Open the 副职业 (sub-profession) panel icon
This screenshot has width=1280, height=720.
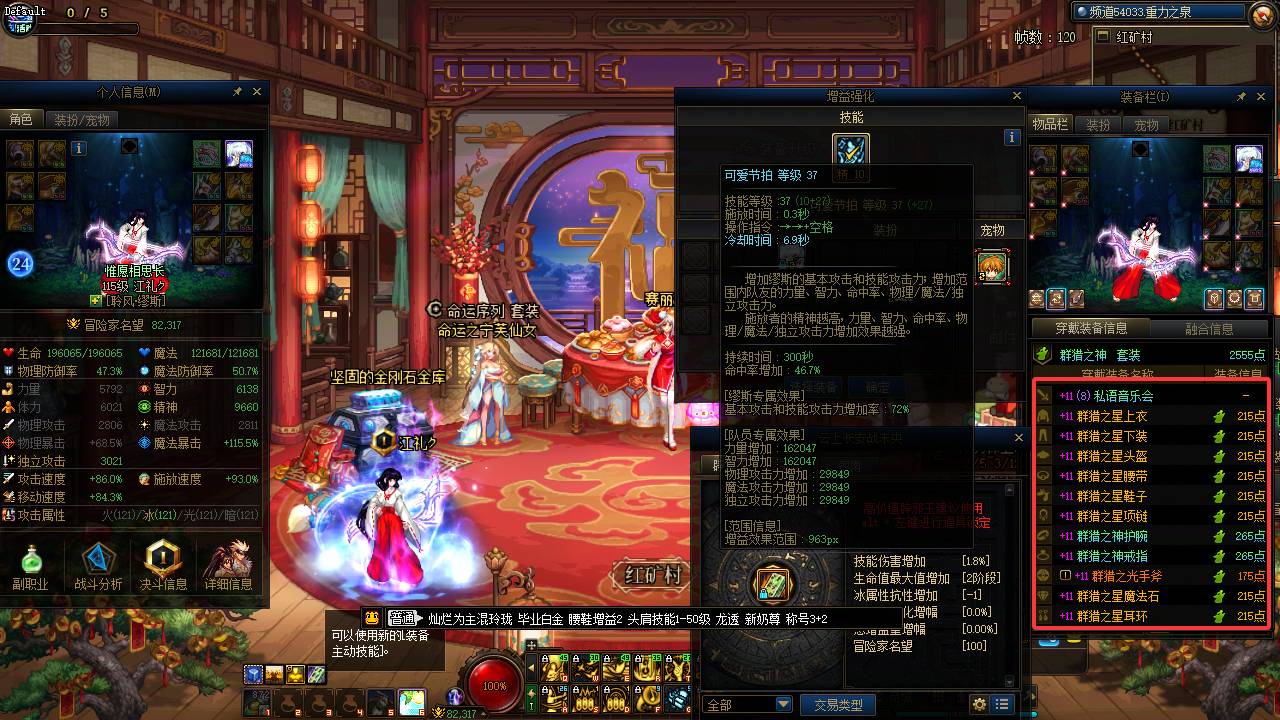click(34, 560)
